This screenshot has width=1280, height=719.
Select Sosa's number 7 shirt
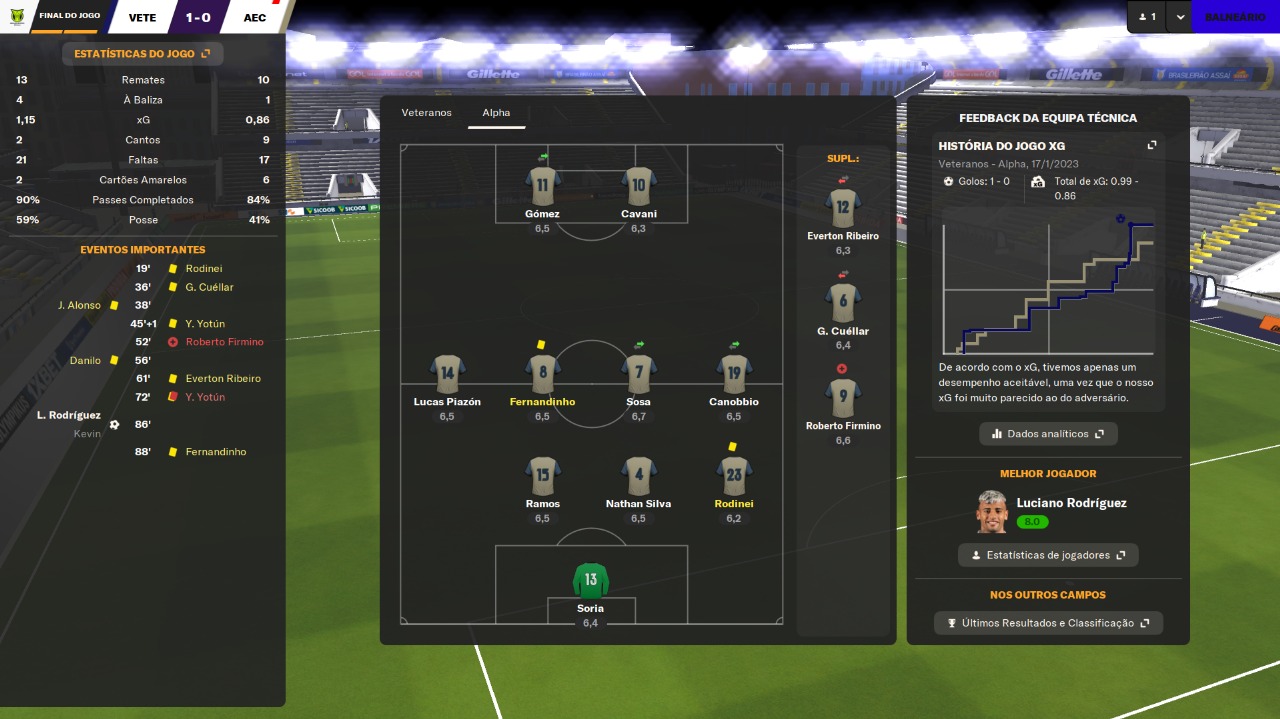(639, 375)
